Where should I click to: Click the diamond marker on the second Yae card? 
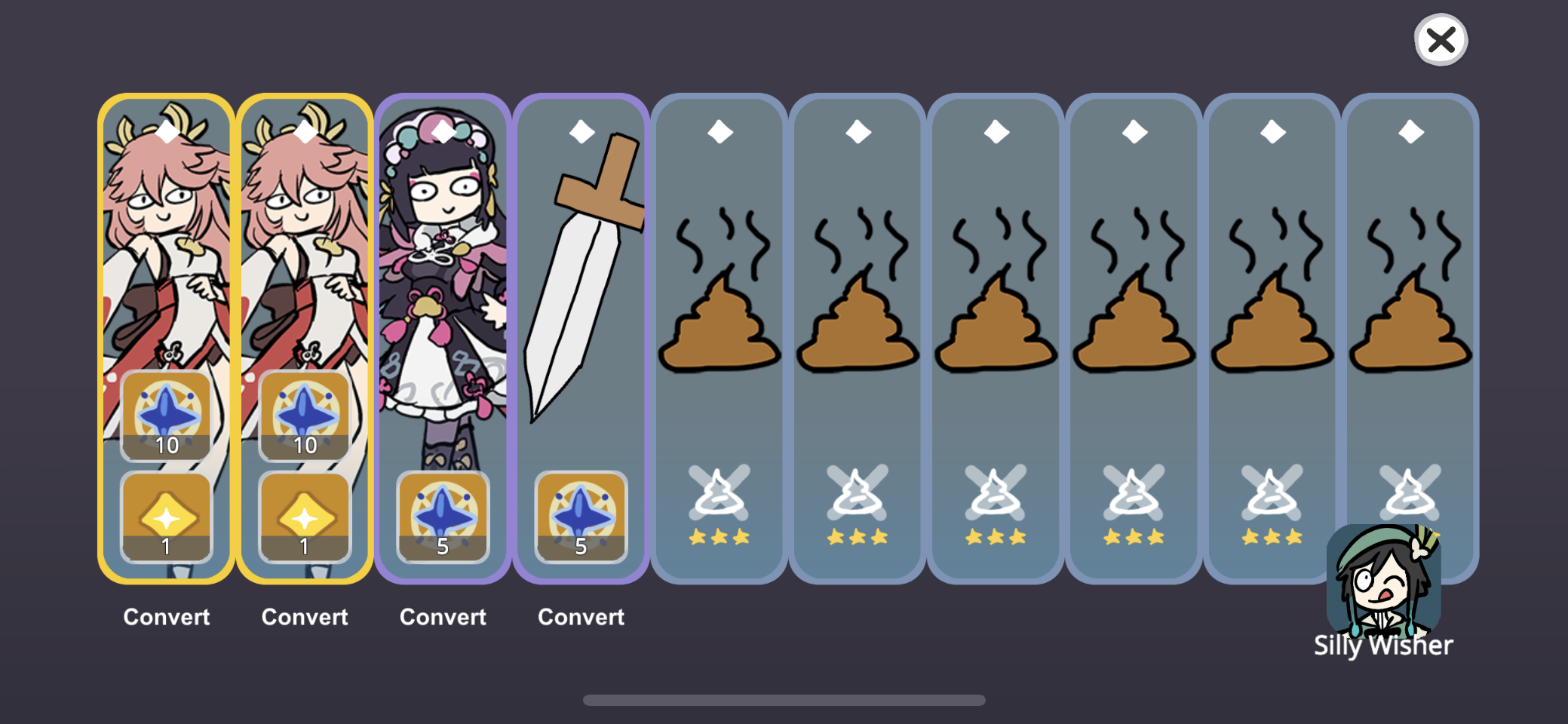(305, 129)
